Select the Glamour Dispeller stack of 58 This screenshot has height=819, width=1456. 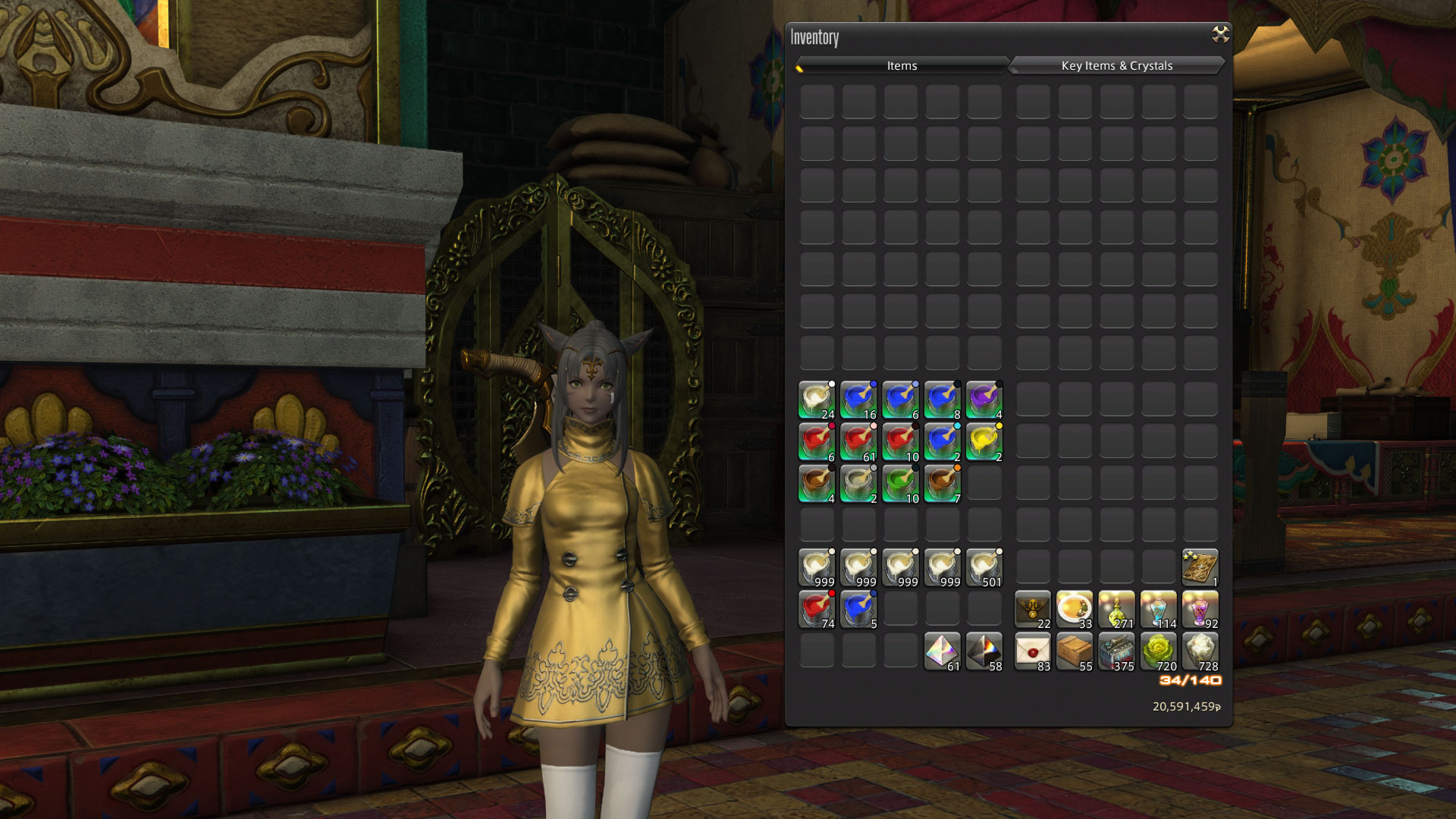984,651
